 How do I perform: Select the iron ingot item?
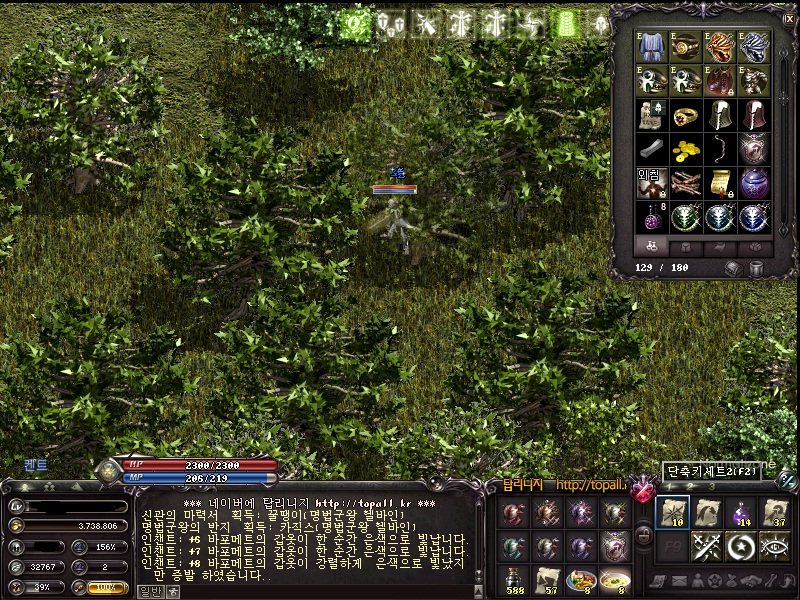click(651, 149)
